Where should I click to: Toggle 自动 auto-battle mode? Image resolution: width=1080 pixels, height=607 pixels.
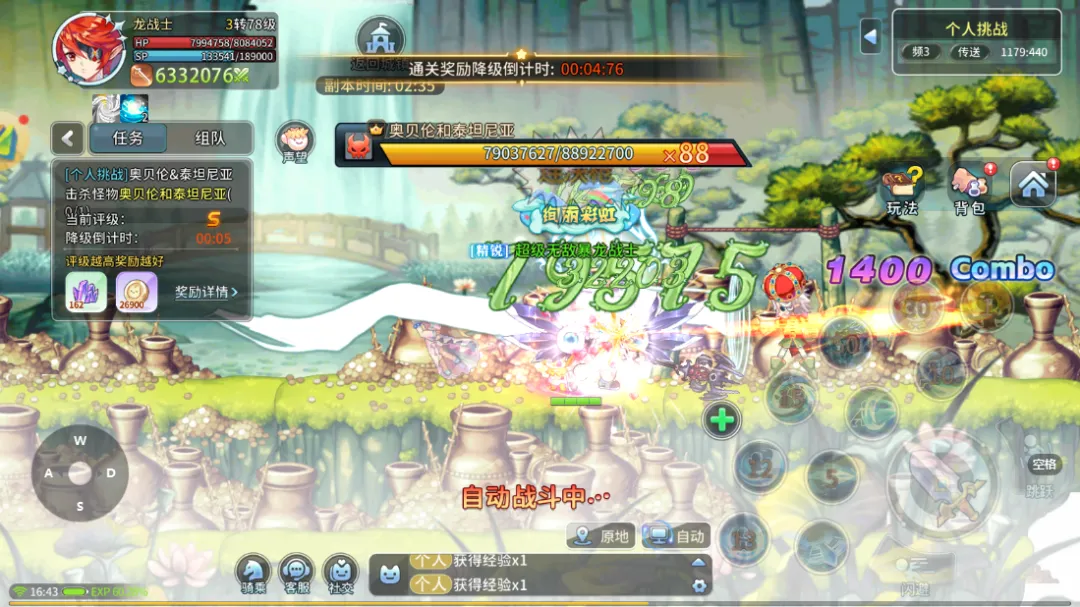pos(677,536)
